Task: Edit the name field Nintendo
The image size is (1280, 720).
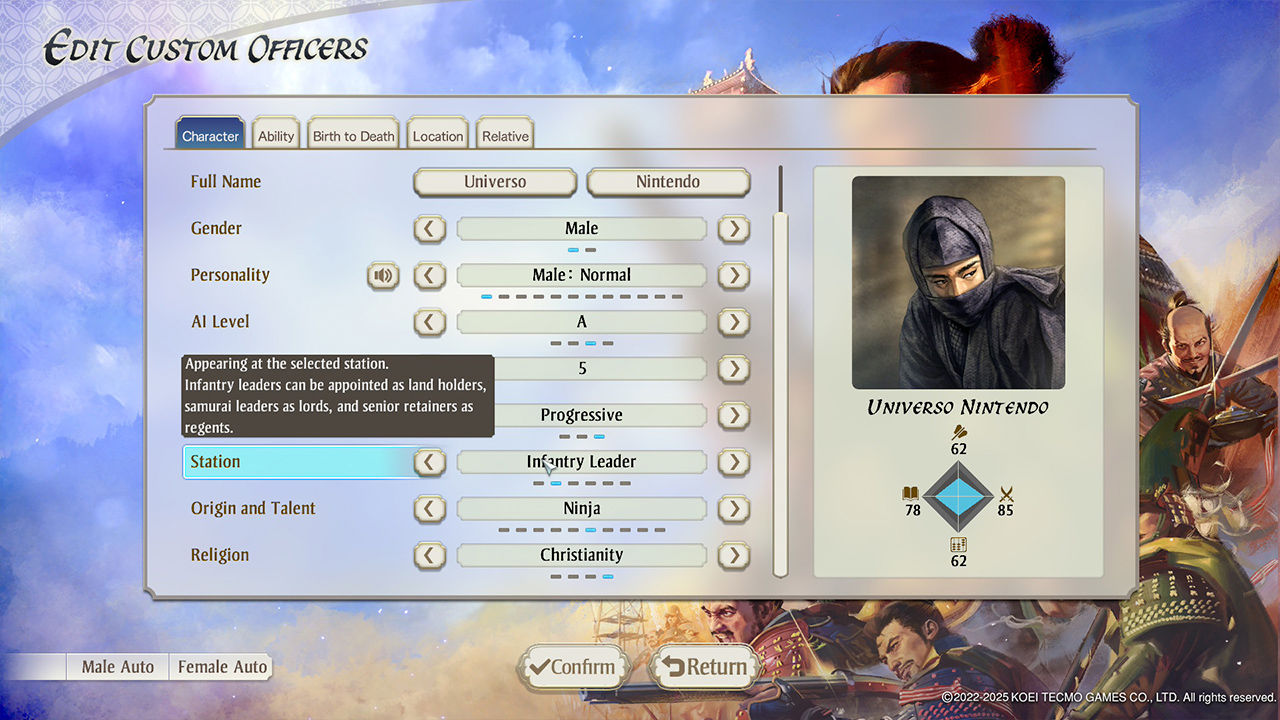Action: (x=668, y=182)
